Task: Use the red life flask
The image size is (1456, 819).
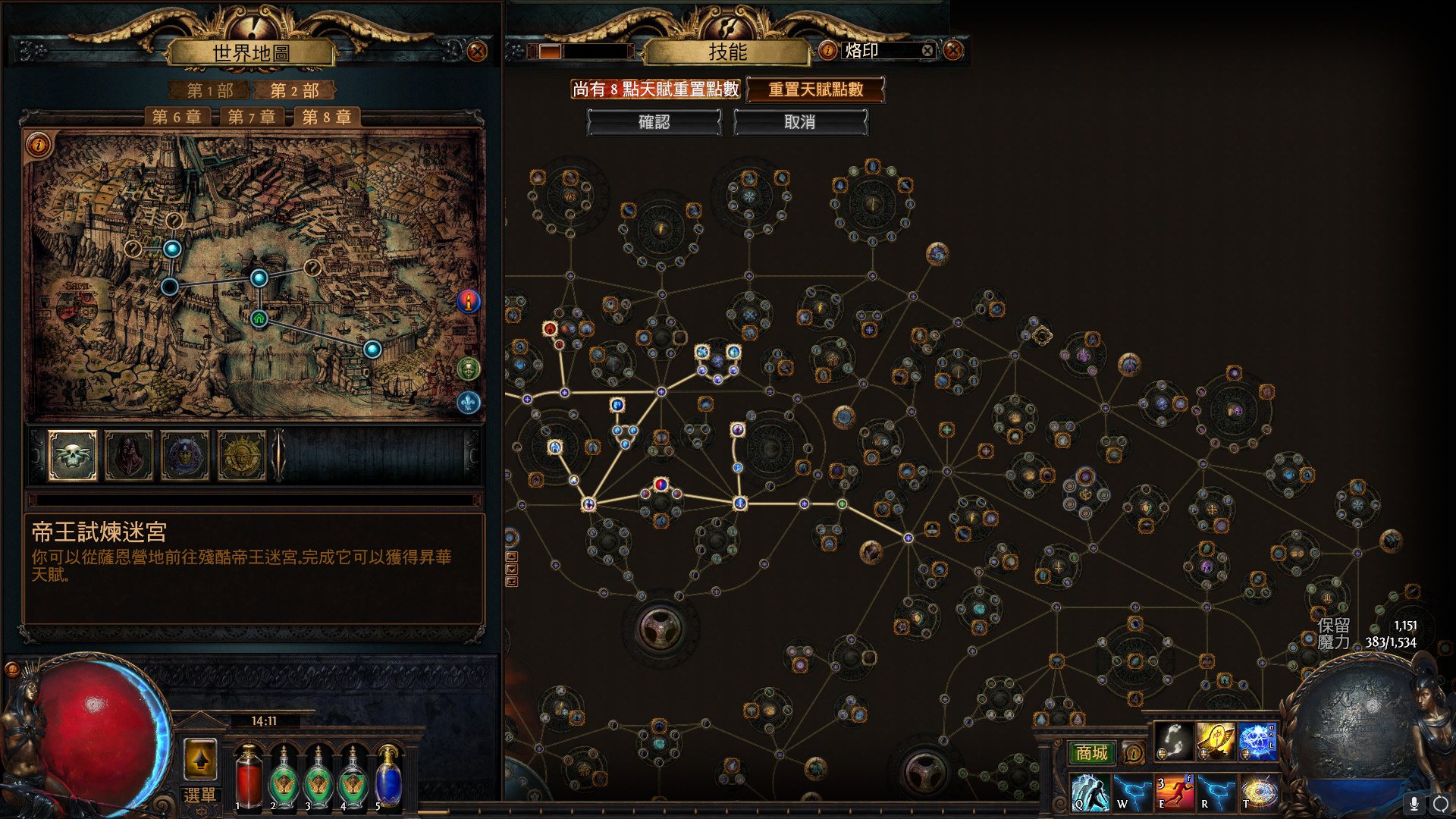Action: (x=248, y=777)
